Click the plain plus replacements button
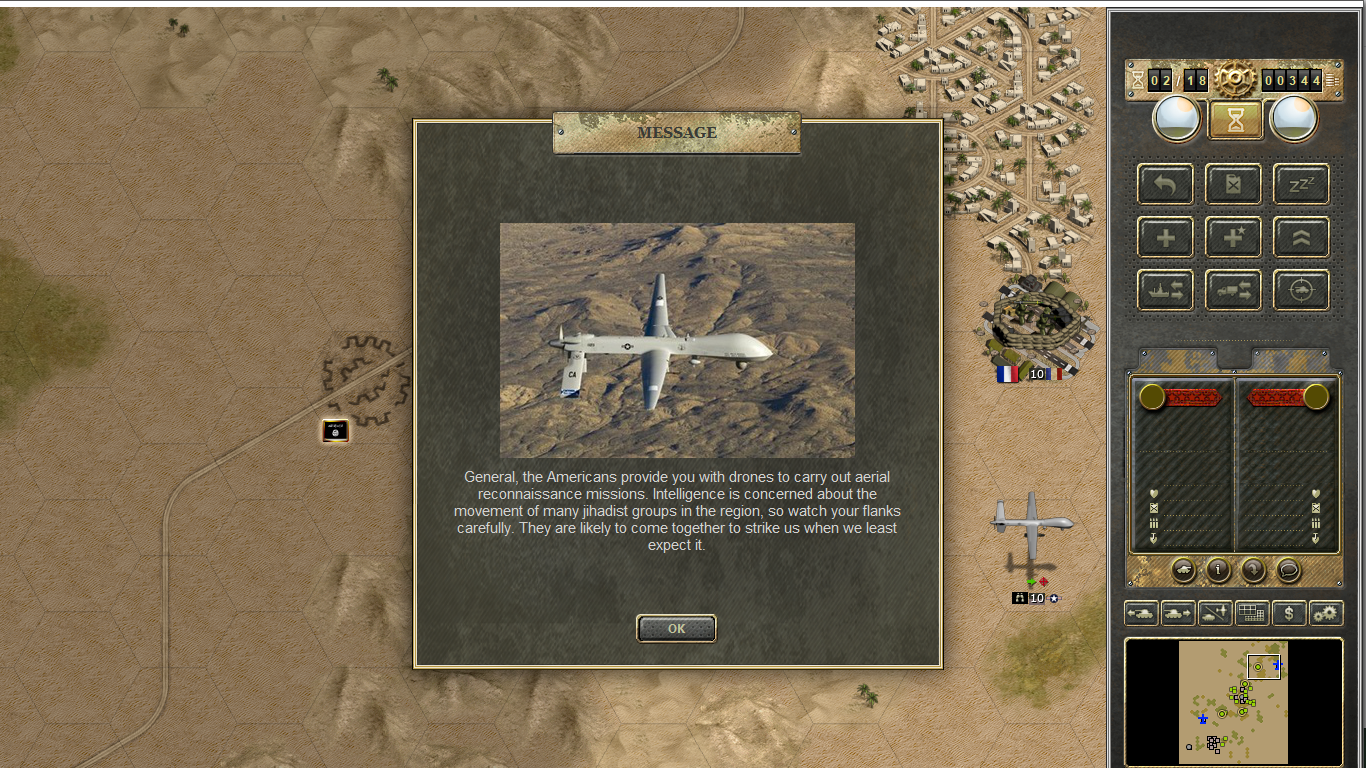This screenshot has width=1366, height=768. pyautogui.click(x=1165, y=238)
